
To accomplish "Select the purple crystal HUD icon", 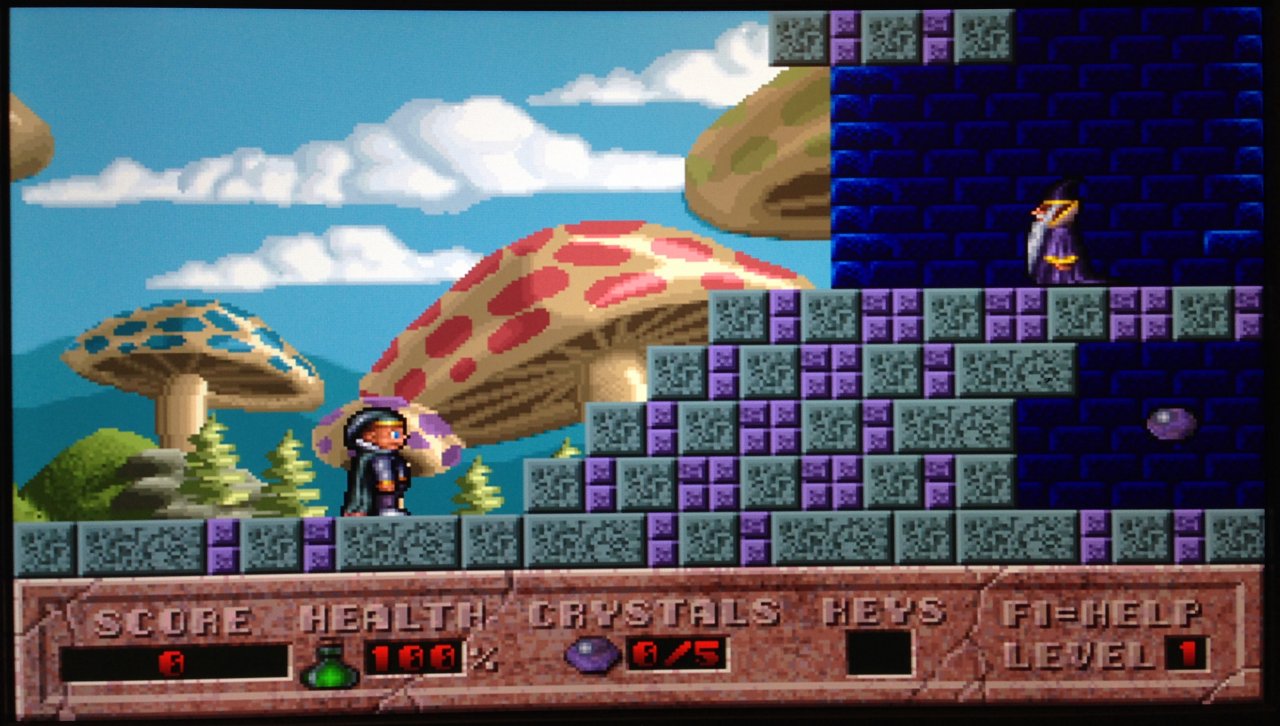I will click(592, 655).
